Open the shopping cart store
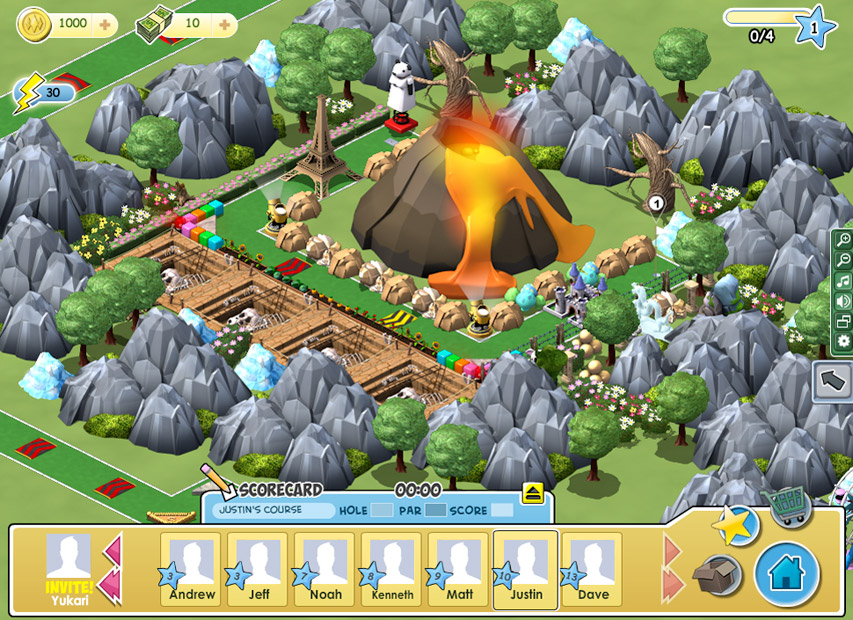The image size is (853, 620). (x=784, y=507)
